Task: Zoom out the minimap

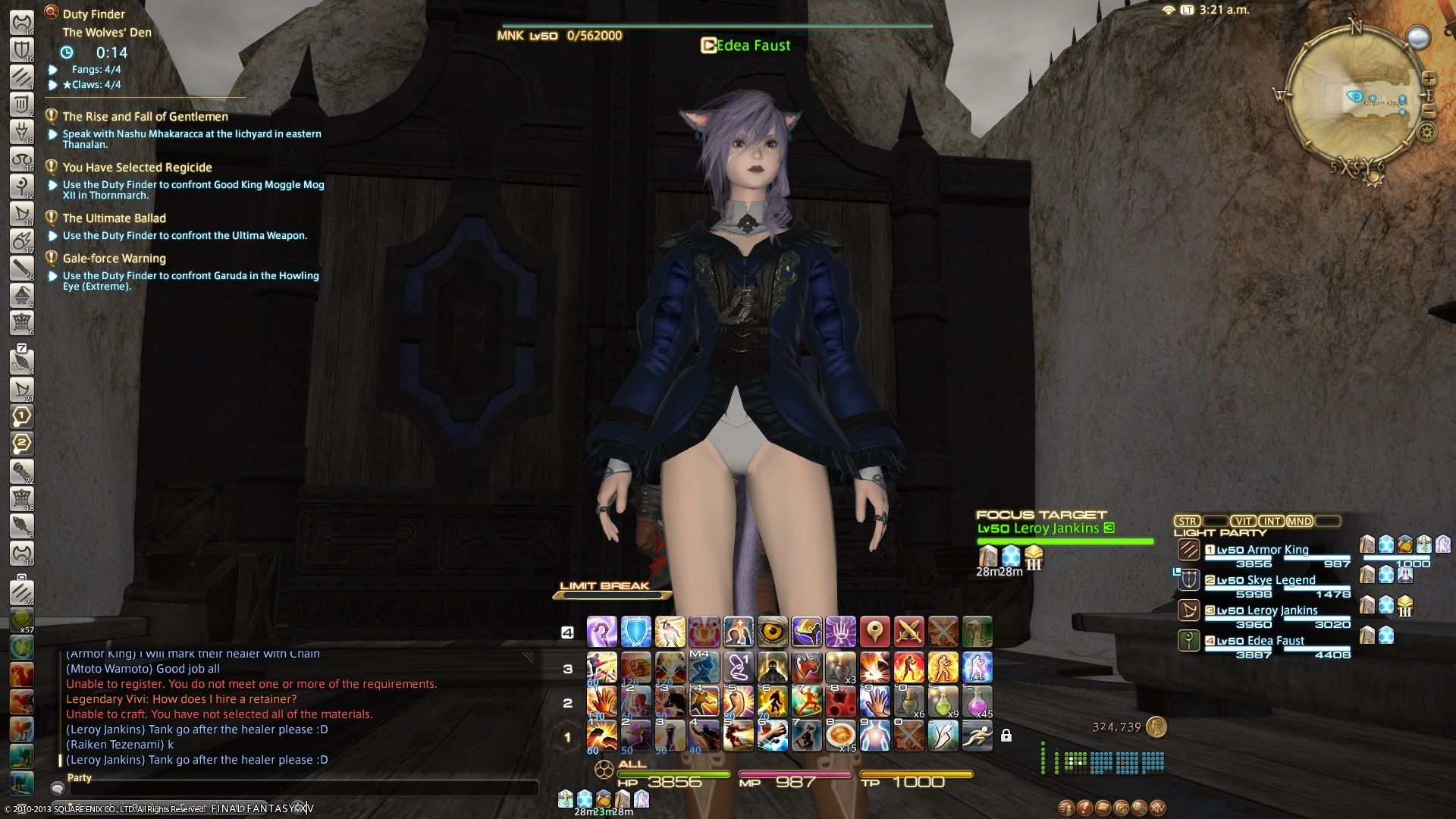Action: 1429,111
